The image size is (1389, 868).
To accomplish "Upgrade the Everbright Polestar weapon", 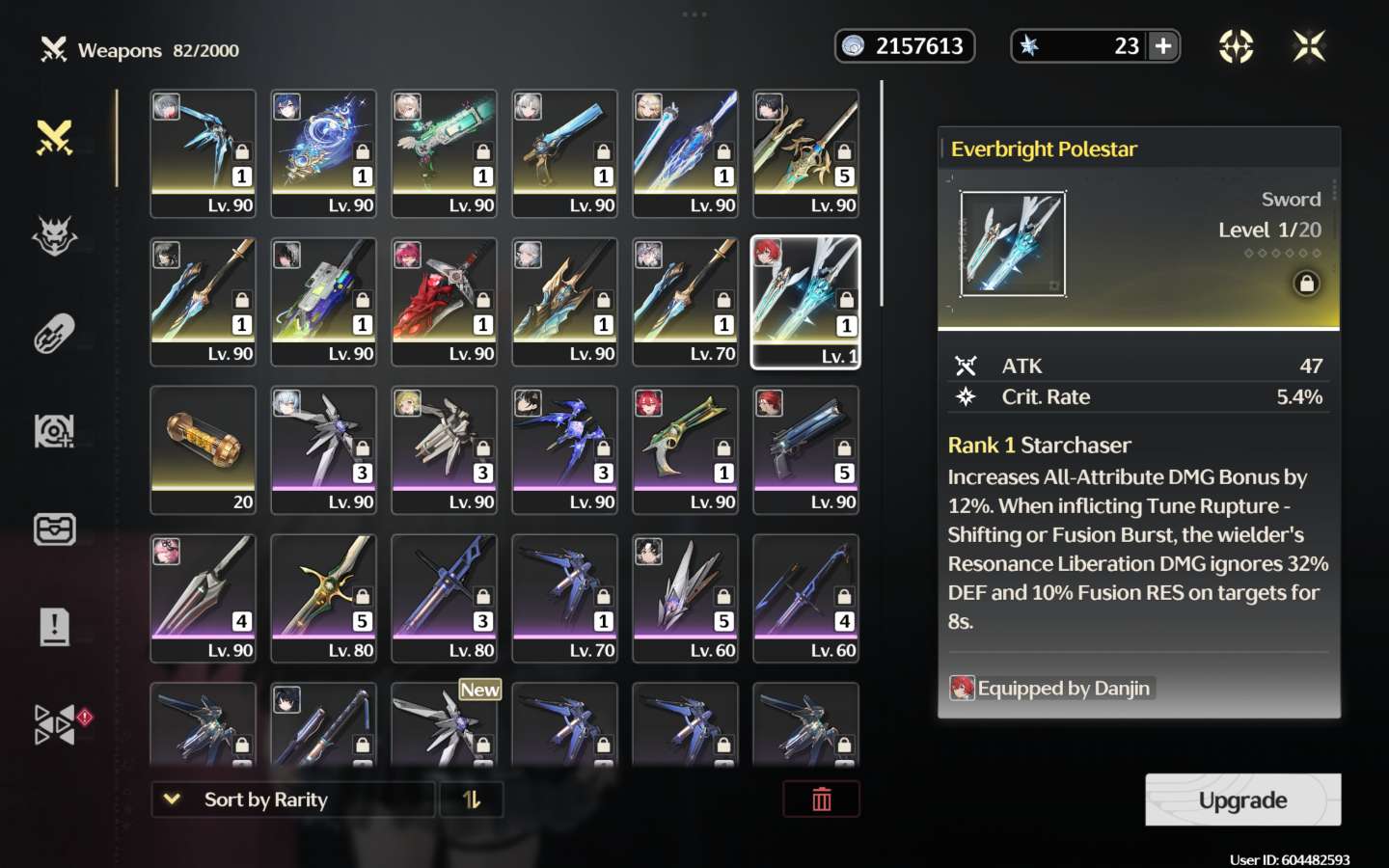I will [1242, 800].
